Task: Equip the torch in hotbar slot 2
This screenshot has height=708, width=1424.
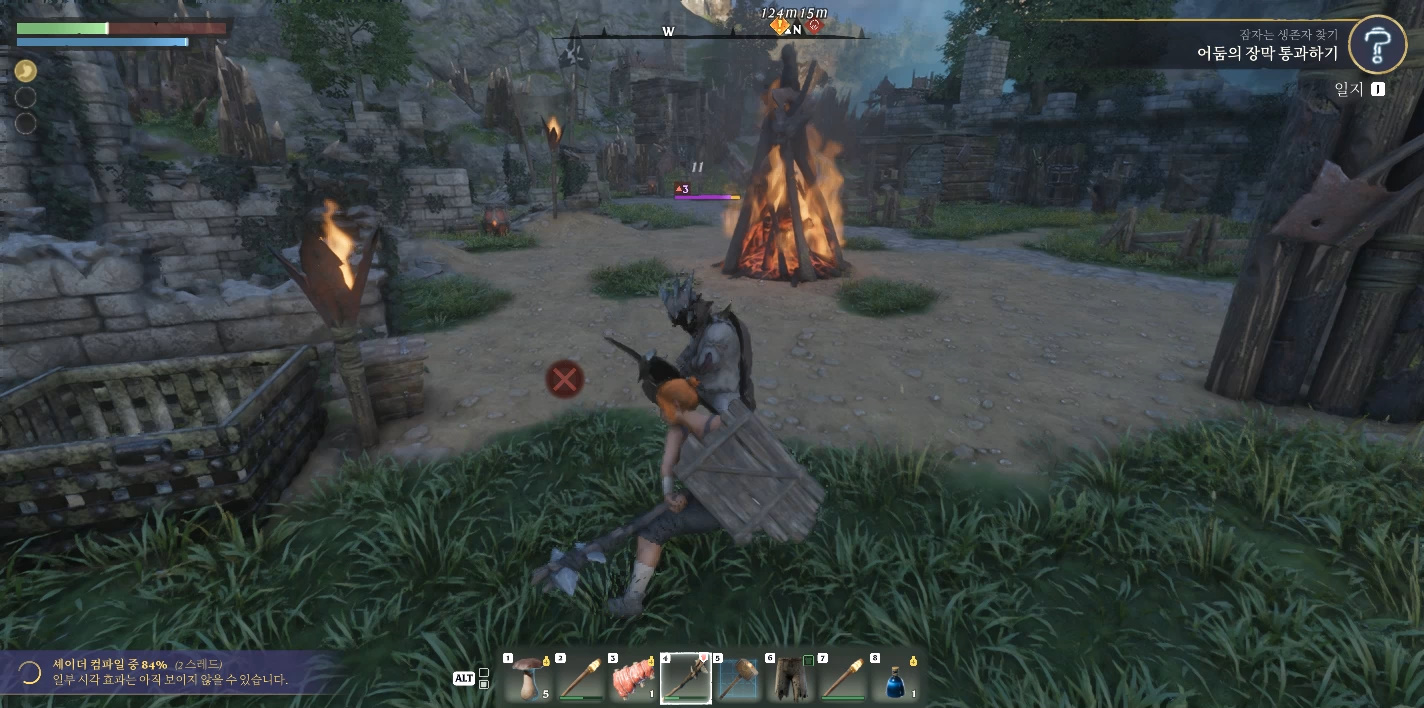Action: coord(580,679)
